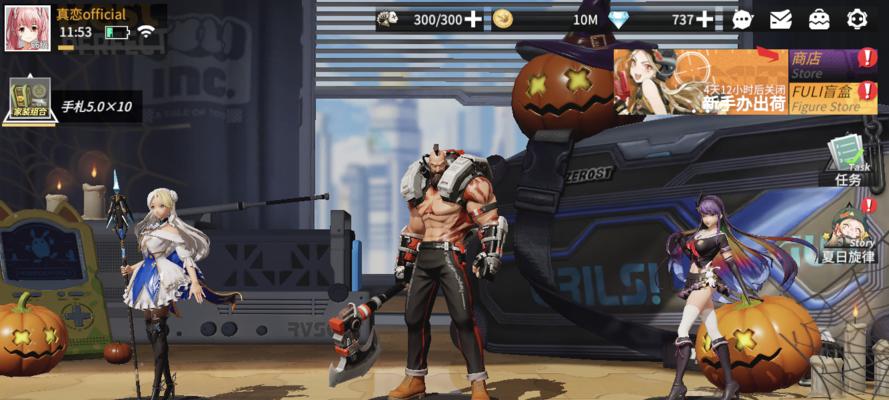889x400 pixels.
Task: Open the mail envelope icon
Action: tap(781, 19)
